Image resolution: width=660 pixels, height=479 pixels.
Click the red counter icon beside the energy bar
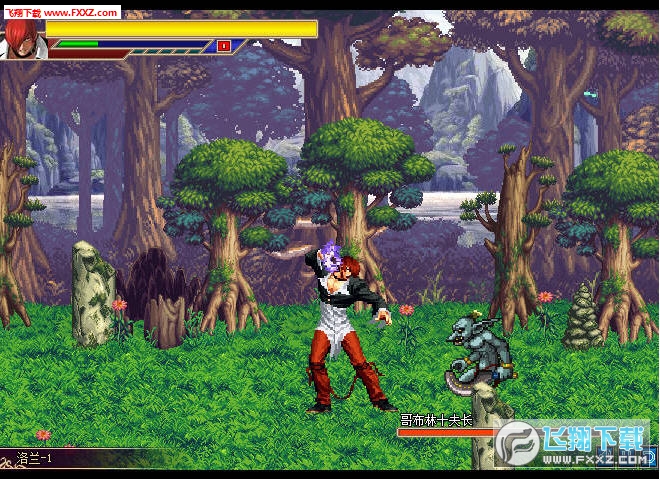point(224,45)
